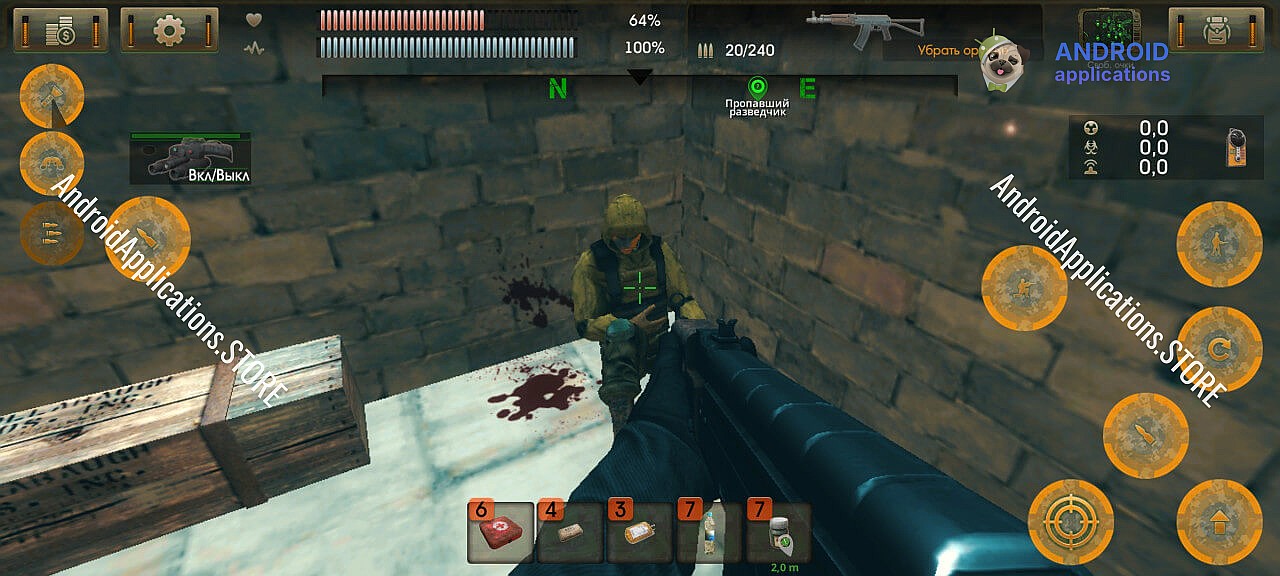Select the Пропавший разведчик quest marker

757,87
